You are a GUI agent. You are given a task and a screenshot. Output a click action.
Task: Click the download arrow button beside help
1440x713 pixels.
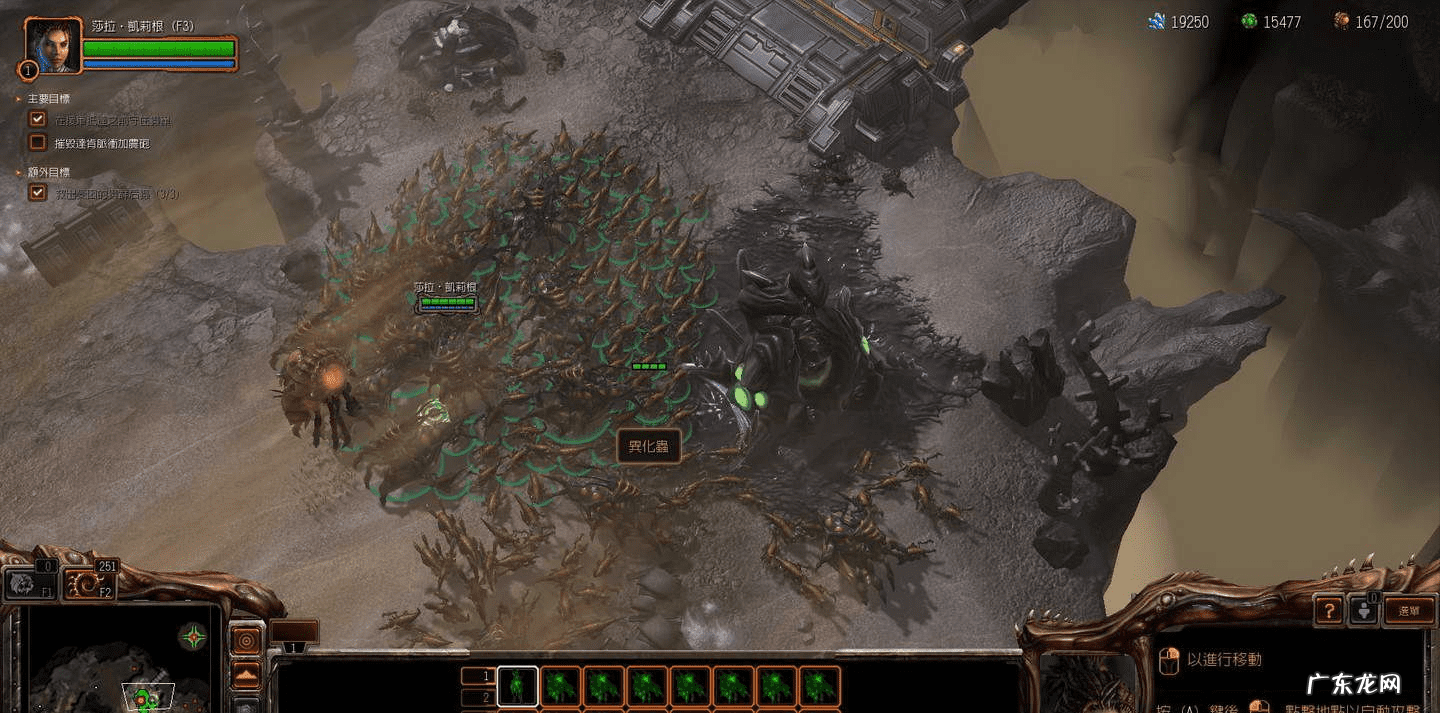1363,609
